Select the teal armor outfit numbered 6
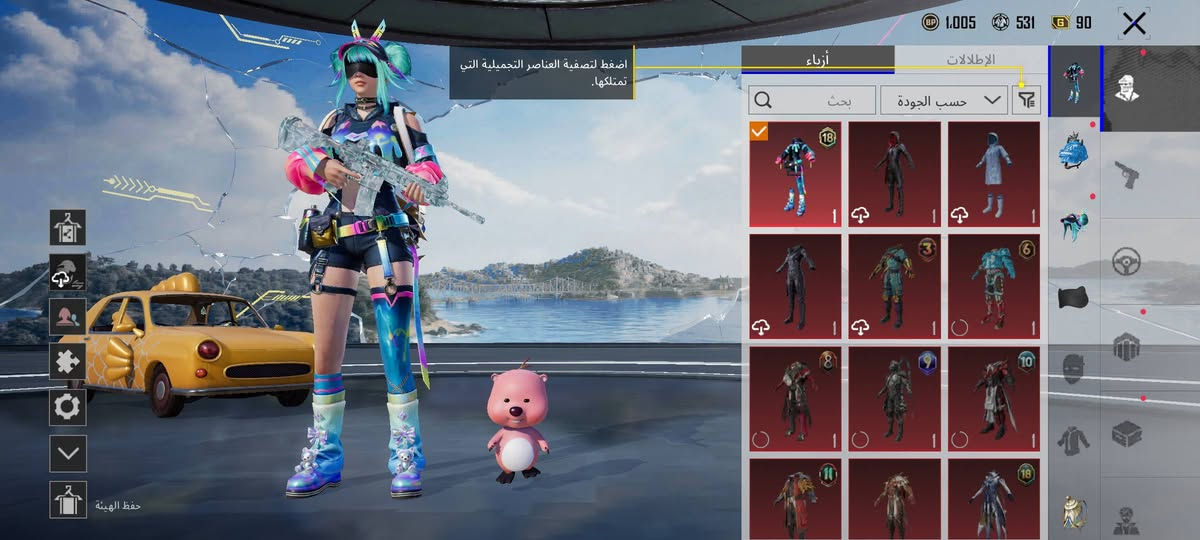This screenshot has width=1200, height=540. pyautogui.click(x=994, y=287)
